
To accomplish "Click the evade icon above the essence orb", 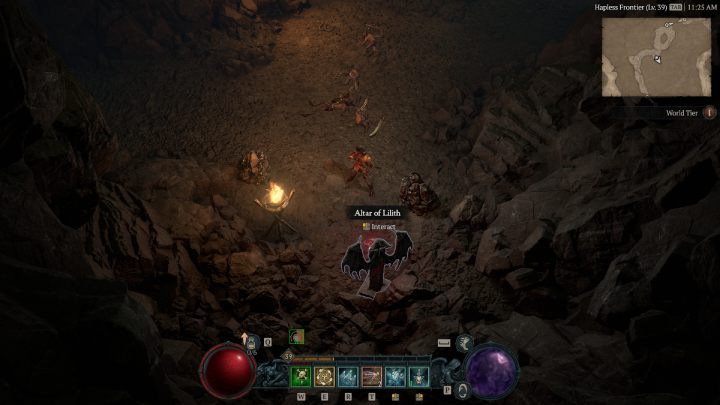I will pyautogui.click(x=466, y=343).
